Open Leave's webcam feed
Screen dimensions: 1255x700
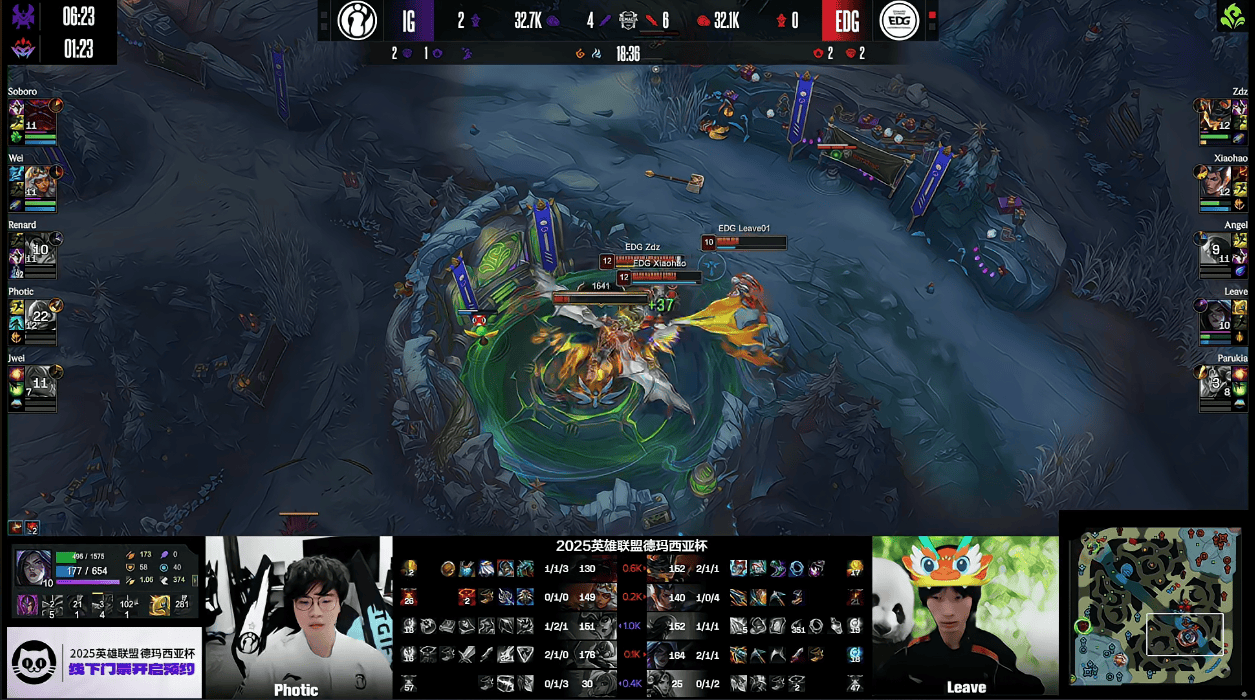pyautogui.click(x=965, y=616)
